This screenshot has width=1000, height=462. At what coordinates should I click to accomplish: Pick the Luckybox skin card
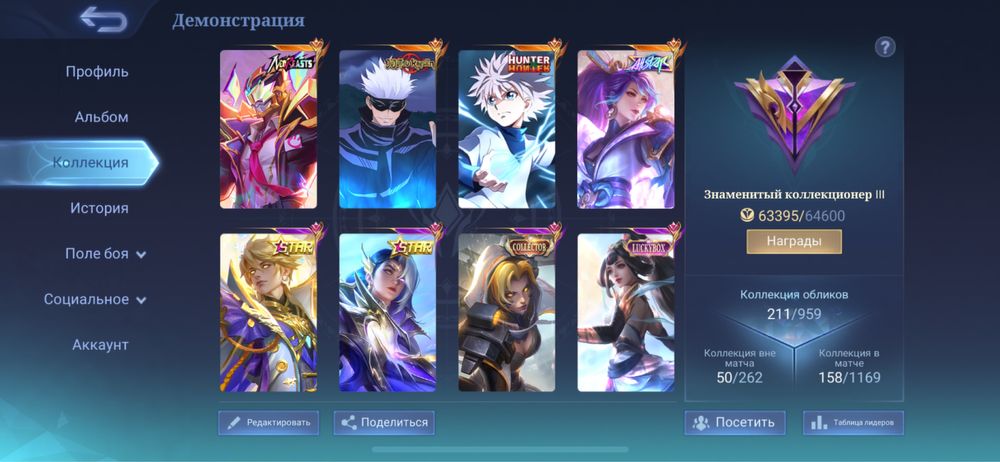pos(626,313)
